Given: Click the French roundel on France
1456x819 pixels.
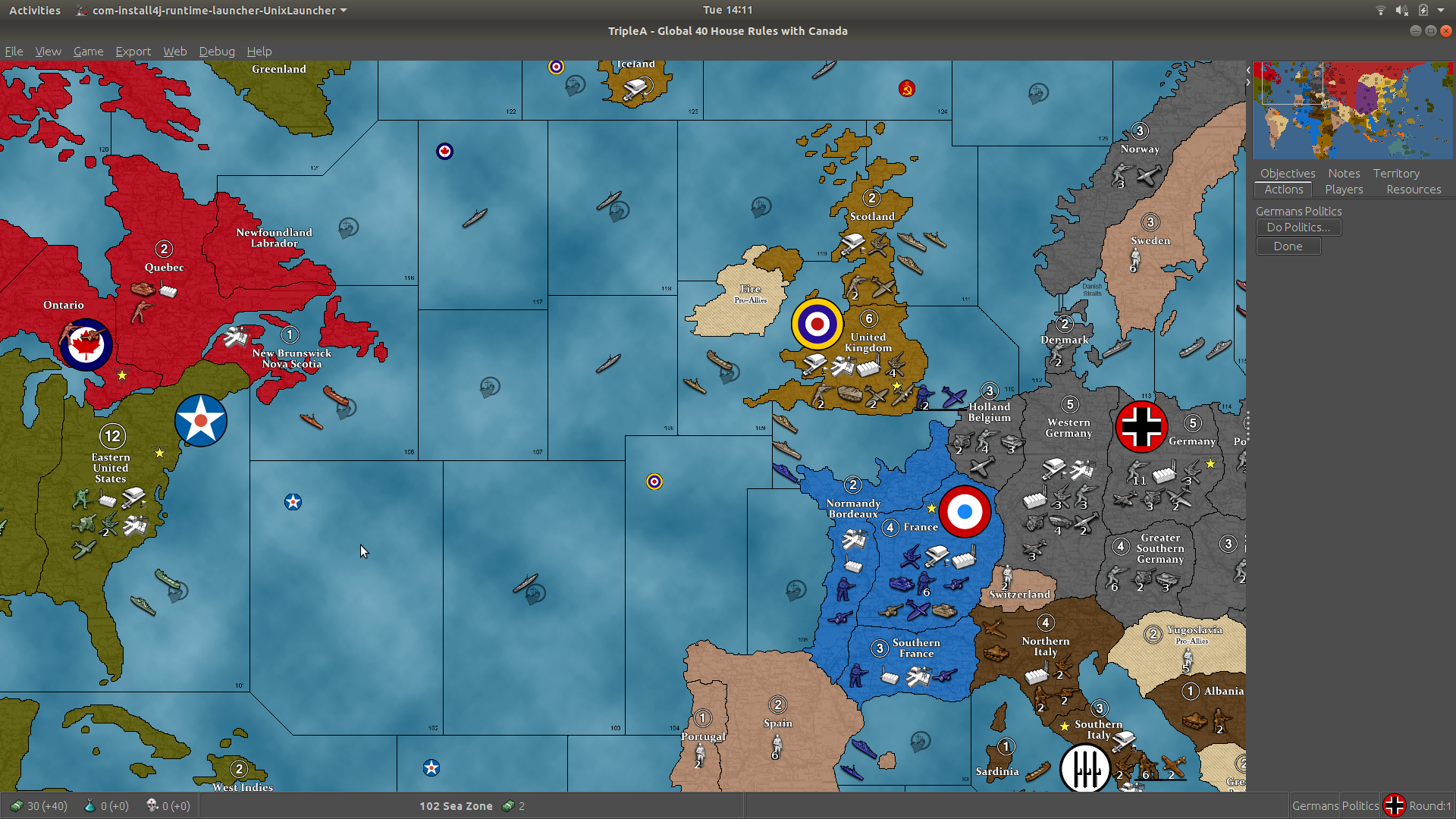Looking at the screenshot, I should (965, 512).
